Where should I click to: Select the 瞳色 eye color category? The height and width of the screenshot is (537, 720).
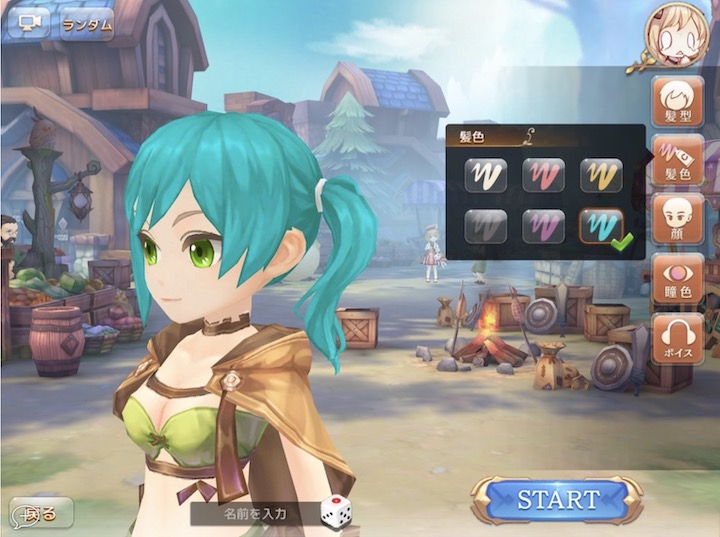point(677,279)
